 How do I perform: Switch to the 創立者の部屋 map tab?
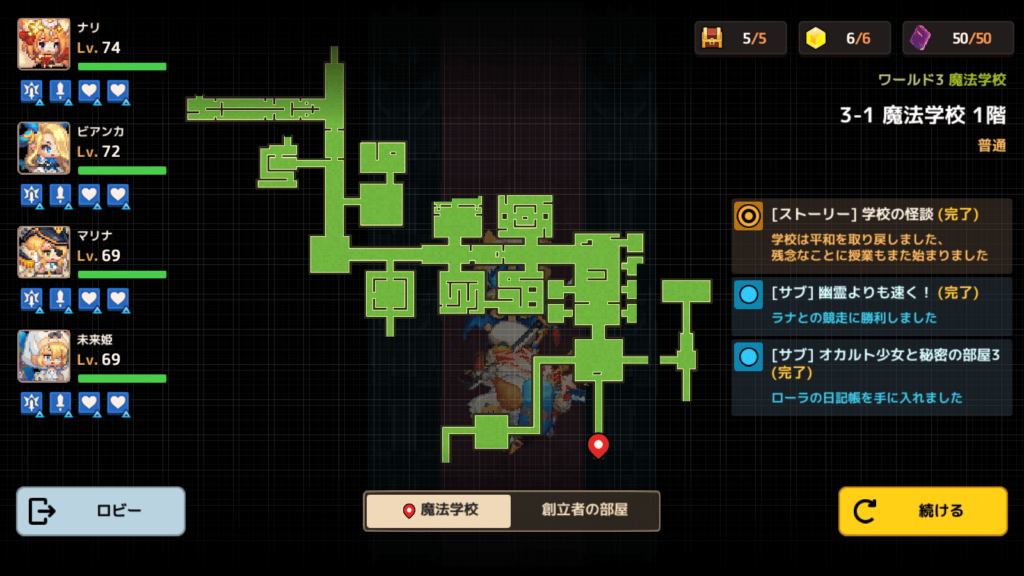585,510
